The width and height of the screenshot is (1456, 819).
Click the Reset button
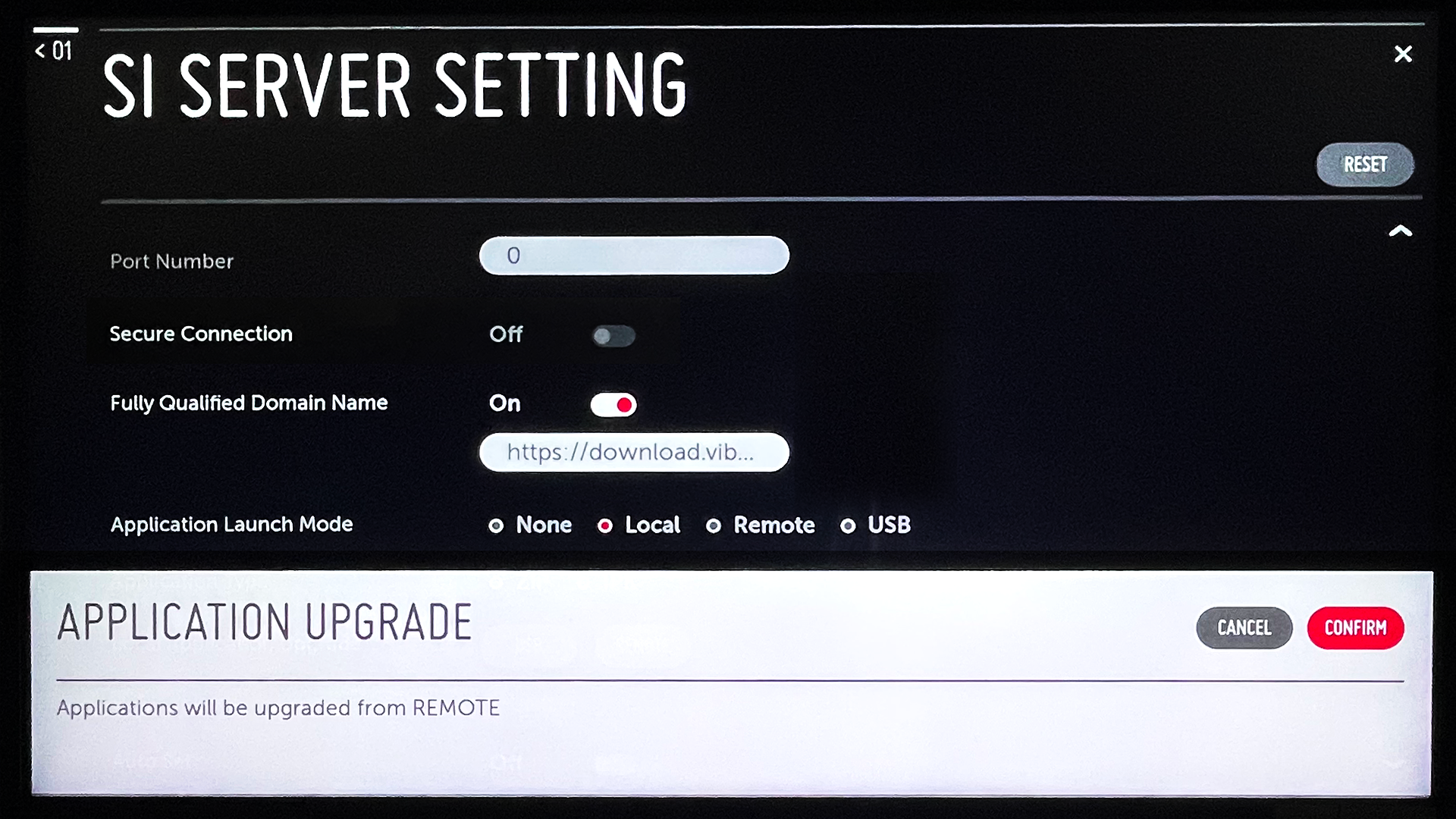click(x=1364, y=165)
